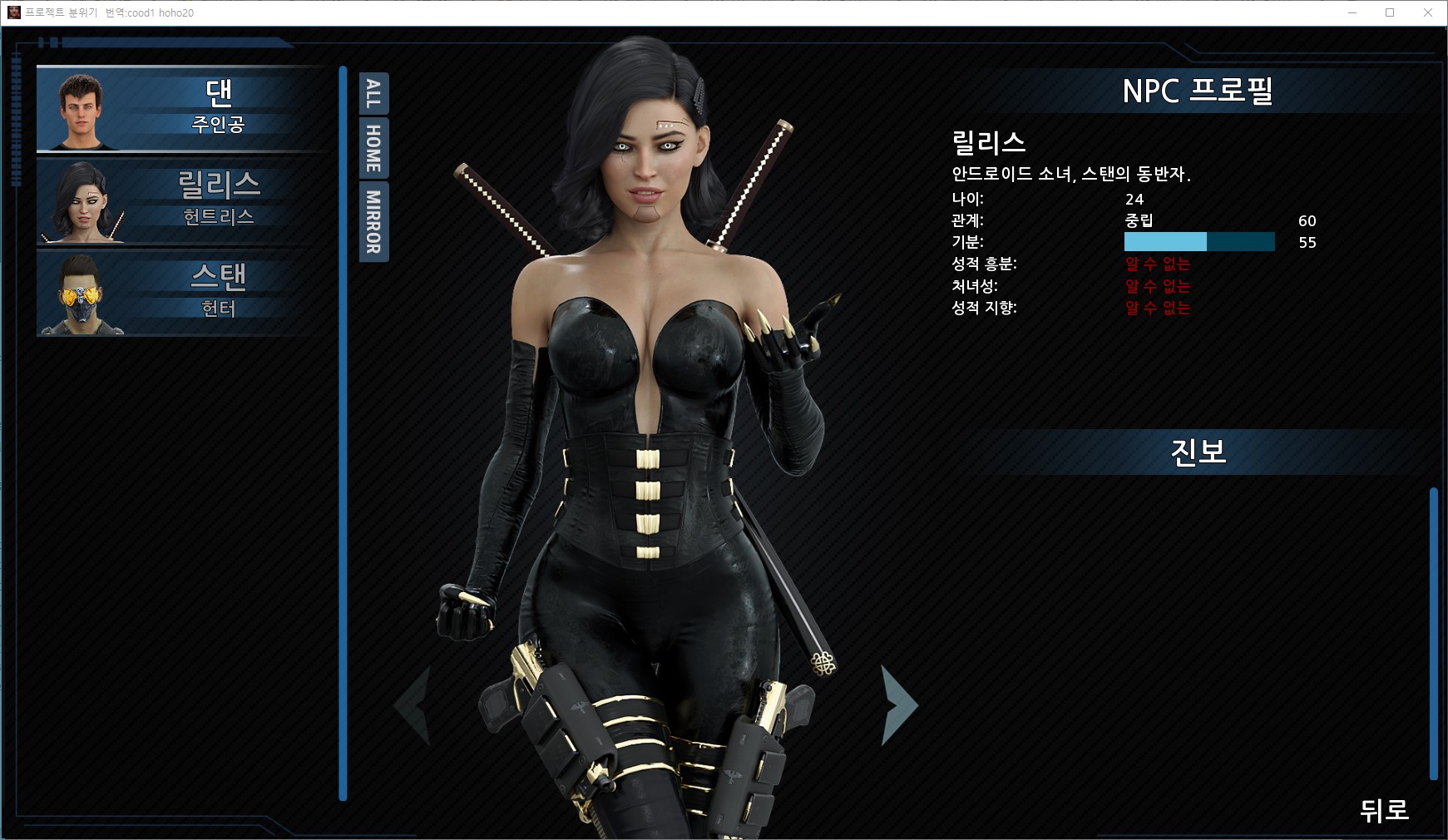Advance to the next character with right arrow

coord(898,704)
